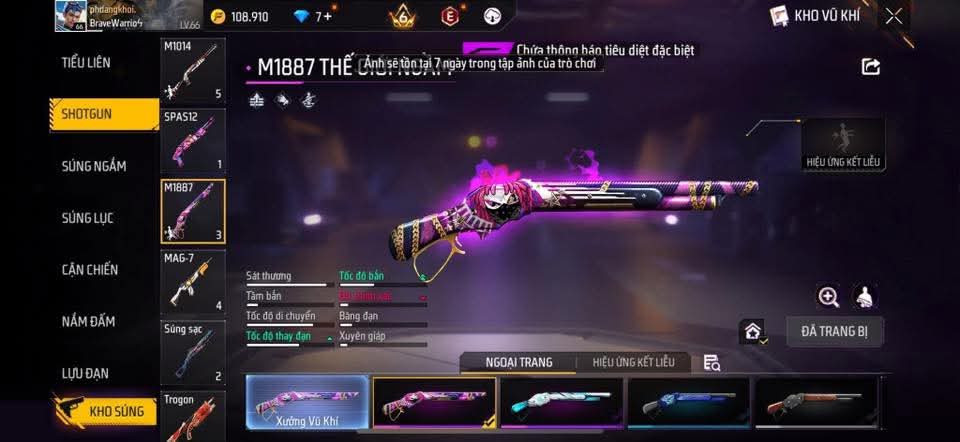Switch to the Súng Lục category
Screen dimensions: 960x442
pyautogui.click(x=90, y=218)
